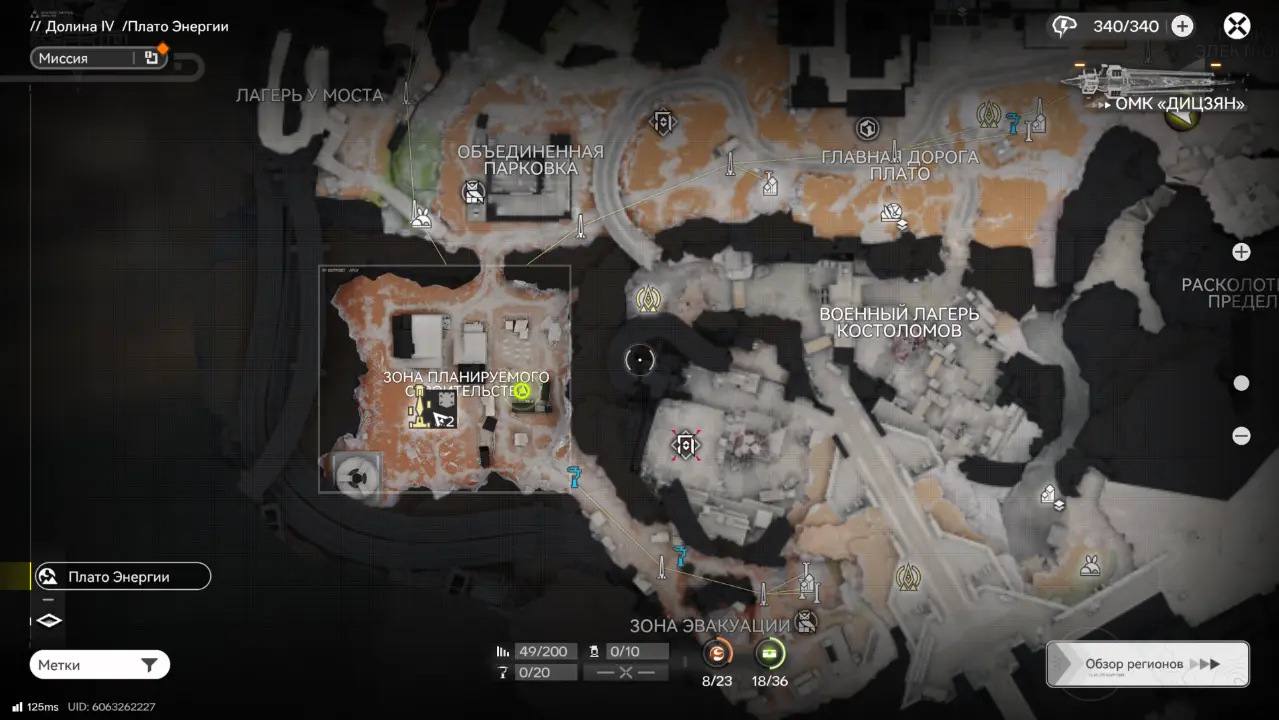Zoom in the map with the plus button
This screenshot has width=1279, height=720.
(1241, 252)
